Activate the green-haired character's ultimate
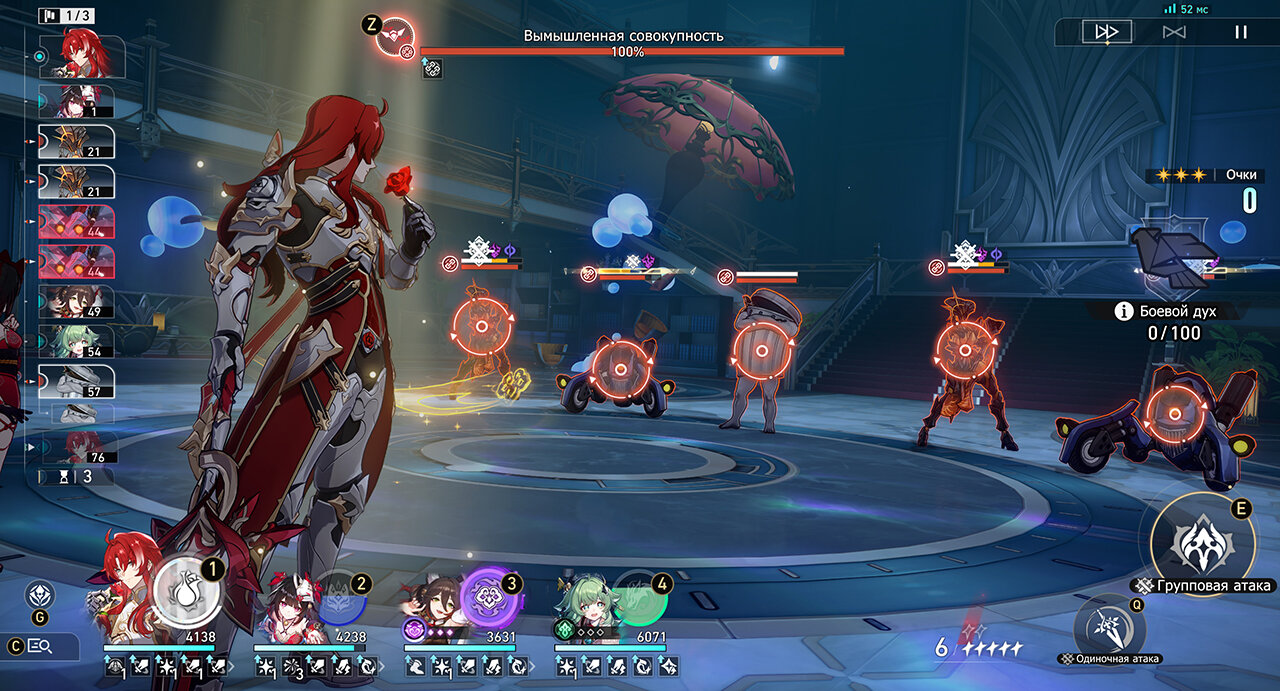The height and width of the screenshot is (691, 1280). click(640, 597)
